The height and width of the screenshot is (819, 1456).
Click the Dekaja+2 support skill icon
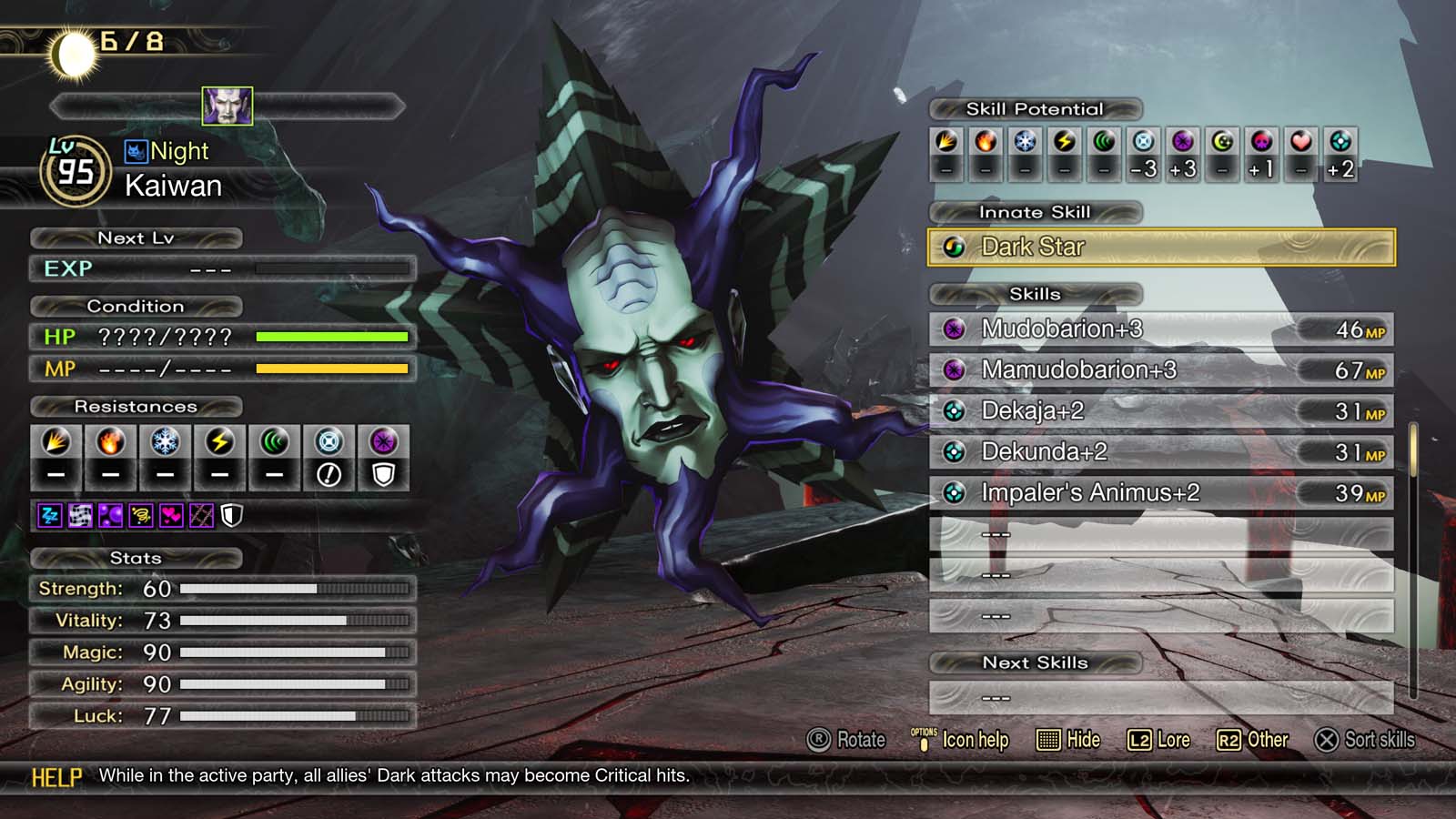[955, 411]
